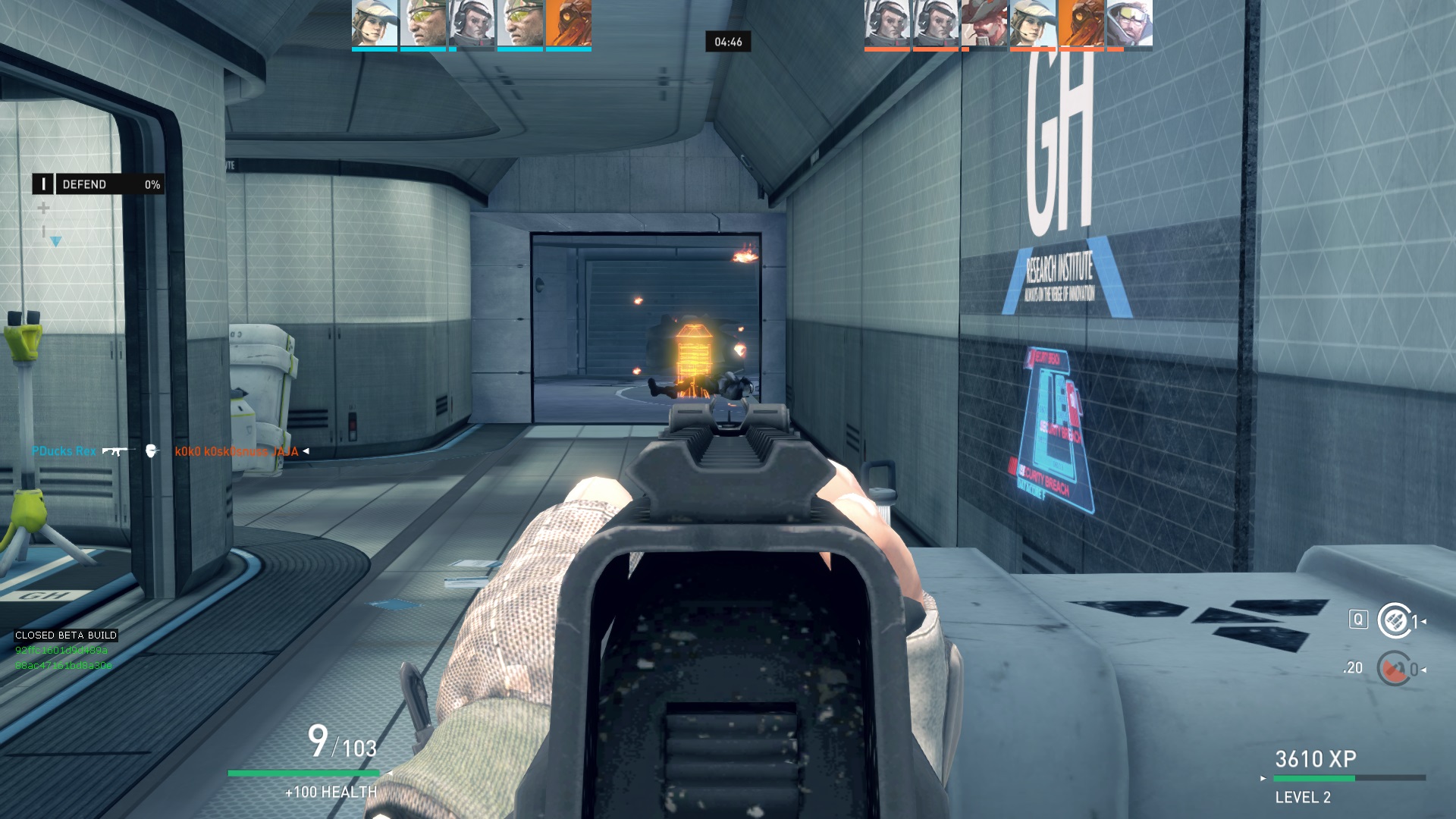Choose the blue team's headset helmet merc portrait
This screenshot has height=819, width=1456.
pyautogui.click(x=472, y=24)
